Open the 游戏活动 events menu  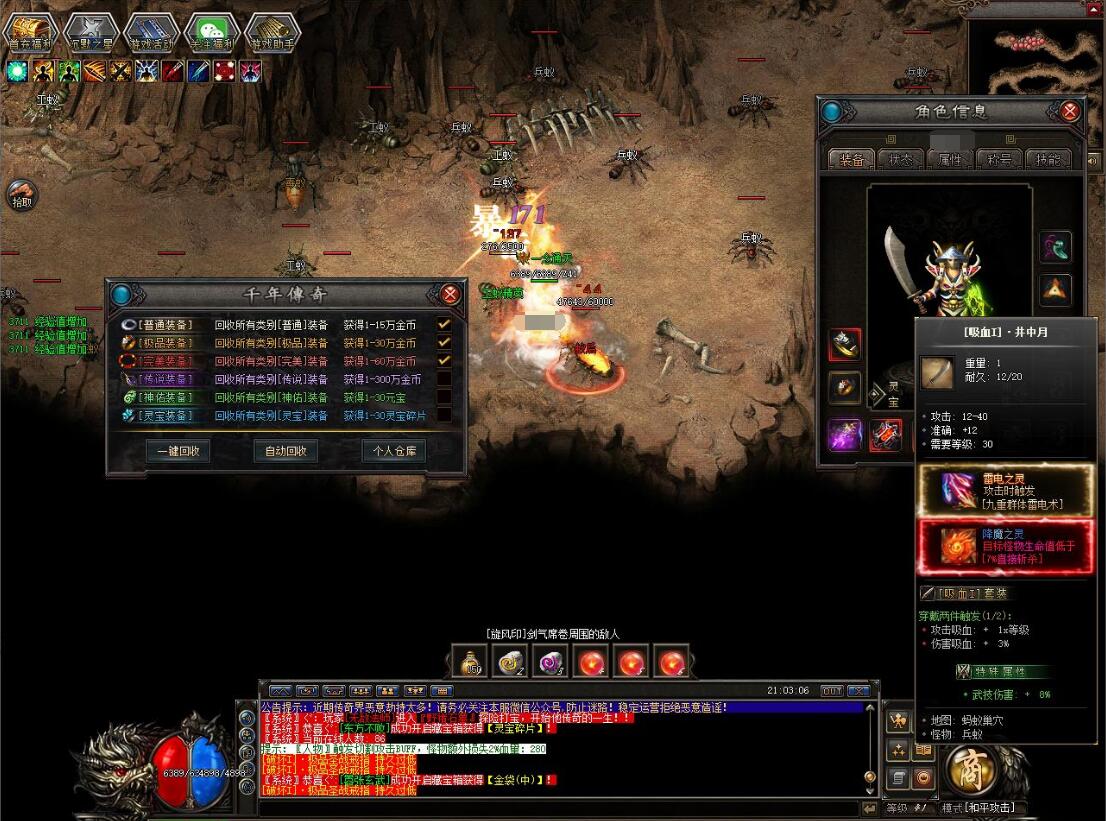point(150,31)
